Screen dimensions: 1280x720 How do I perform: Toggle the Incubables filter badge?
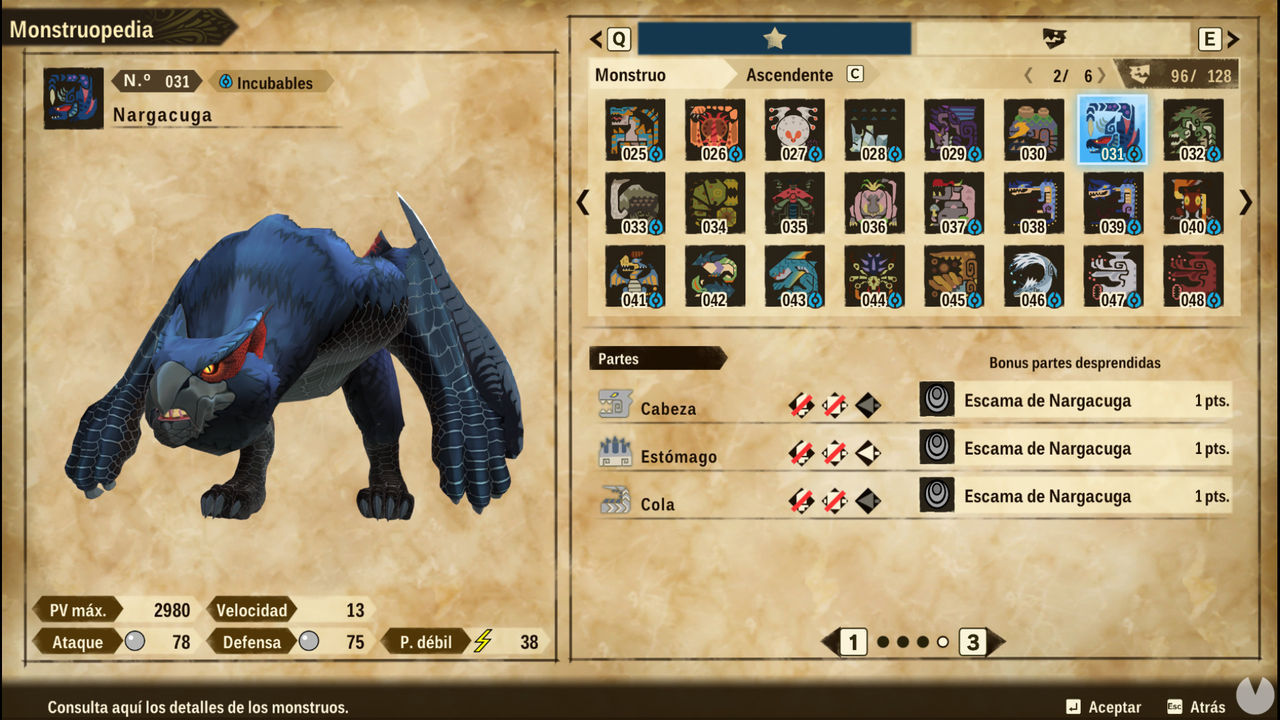coord(268,82)
